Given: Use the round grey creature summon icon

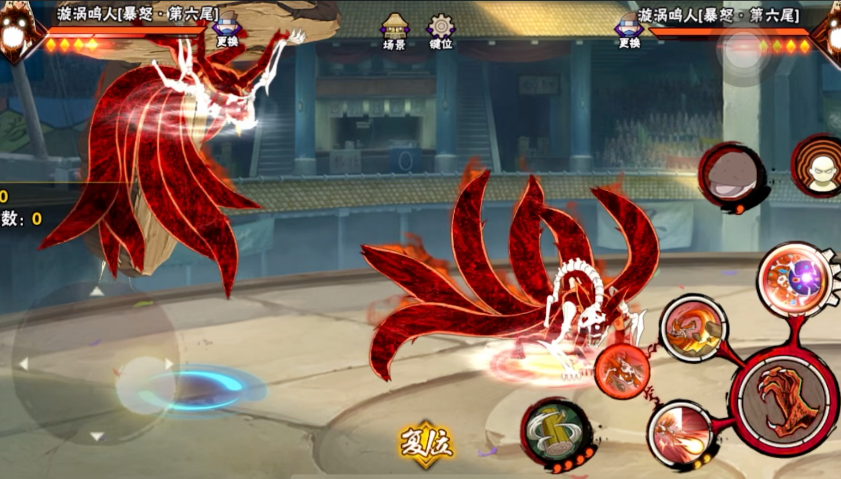Looking at the screenshot, I should pyautogui.click(x=732, y=176).
